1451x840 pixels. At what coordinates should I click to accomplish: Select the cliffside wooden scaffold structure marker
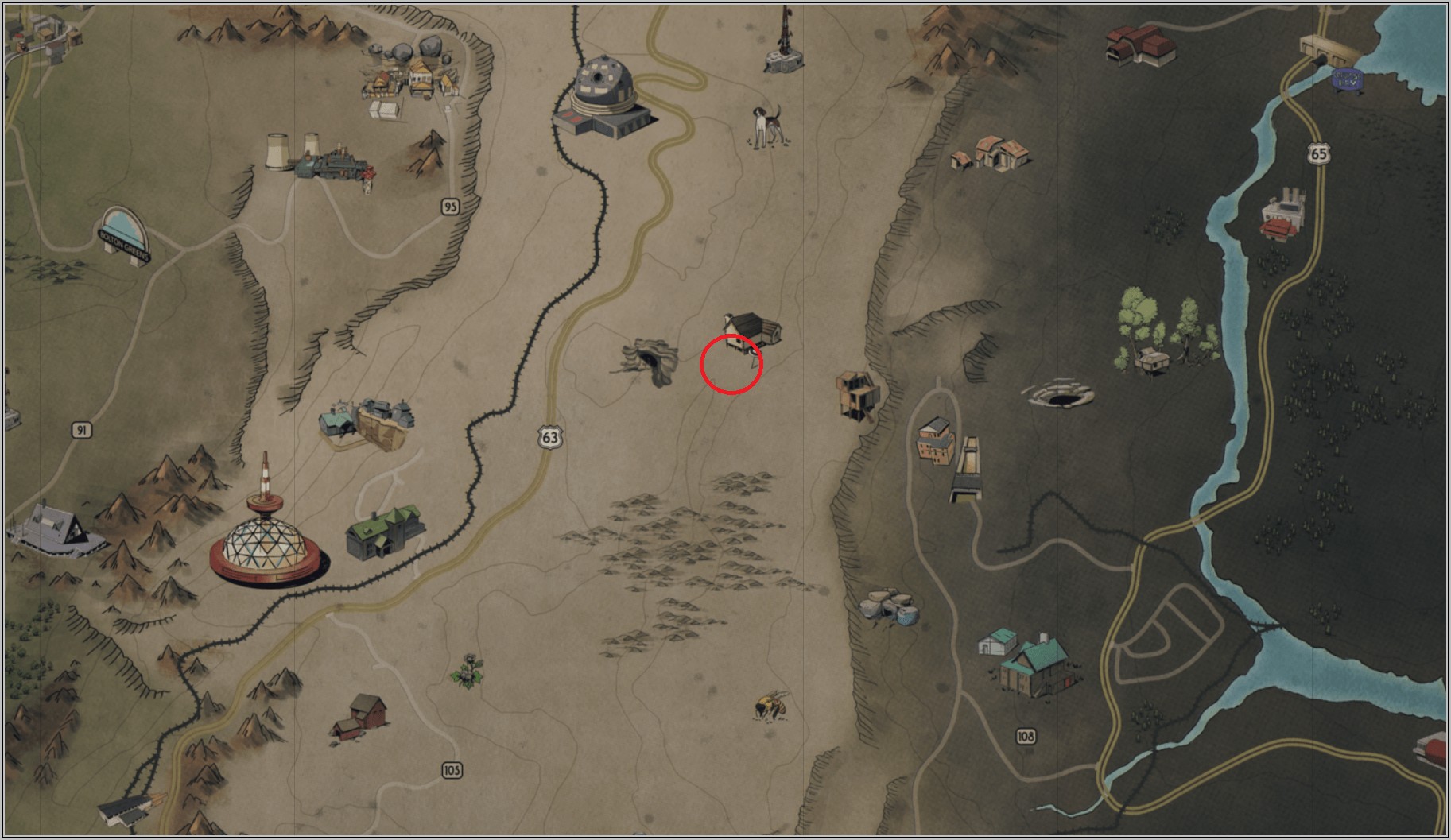pos(858,395)
